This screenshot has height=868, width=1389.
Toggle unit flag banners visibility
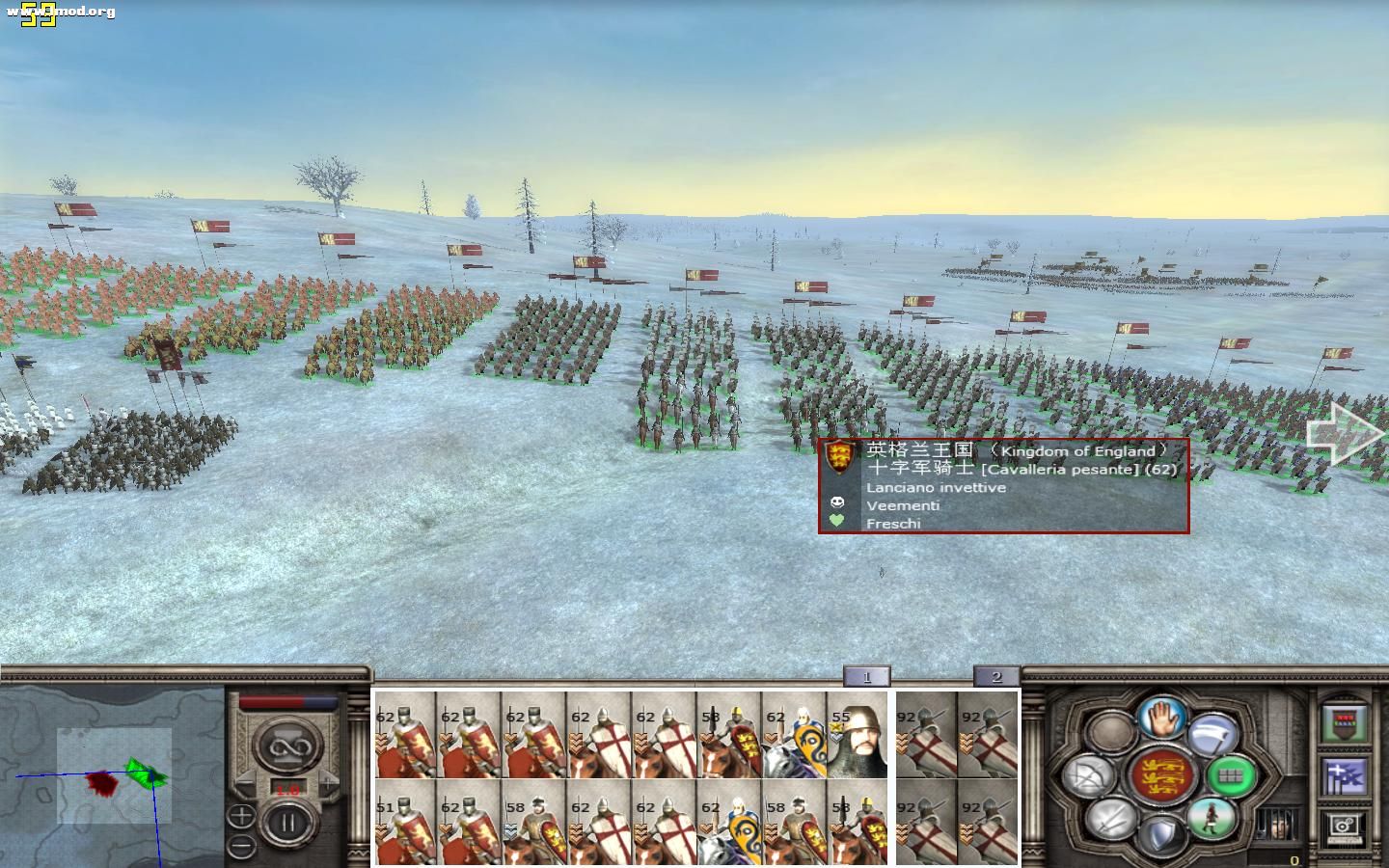click(1347, 777)
